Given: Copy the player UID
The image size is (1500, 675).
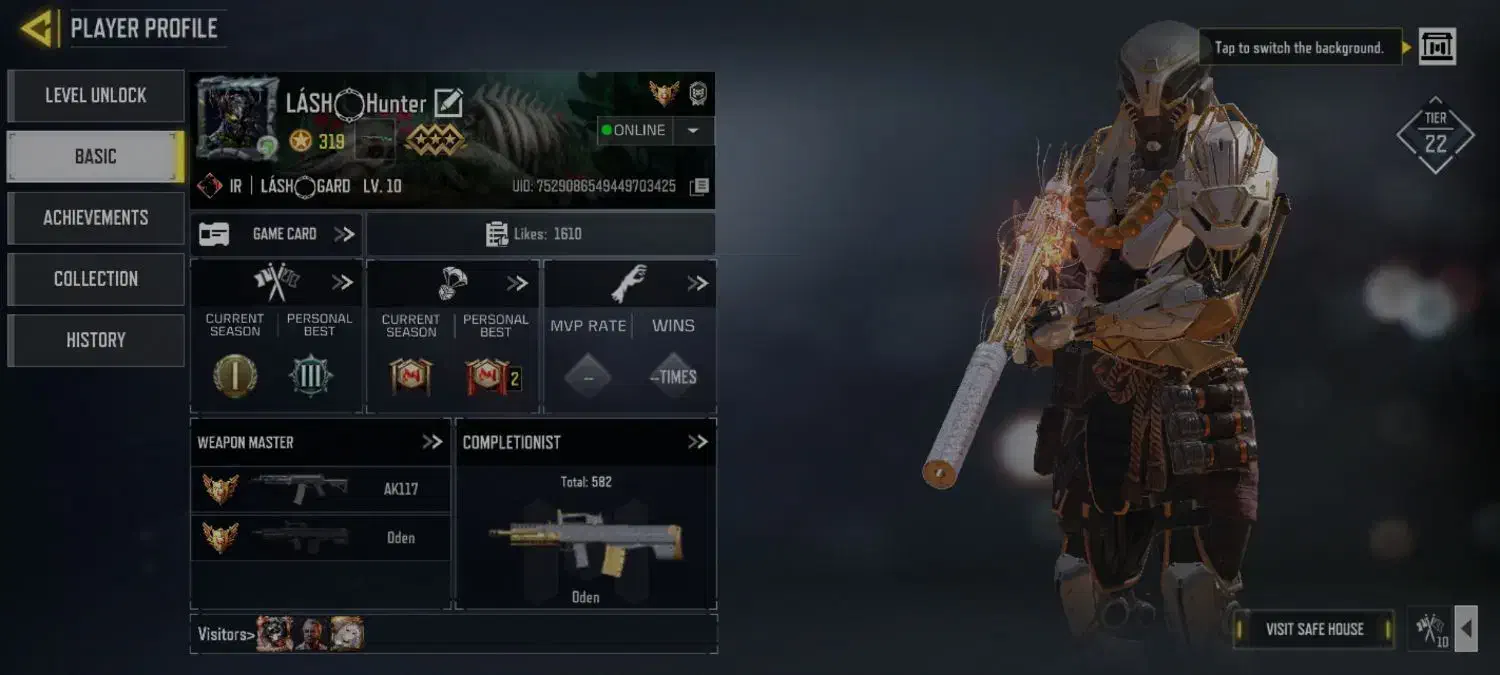Looking at the screenshot, I should pos(700,187).
